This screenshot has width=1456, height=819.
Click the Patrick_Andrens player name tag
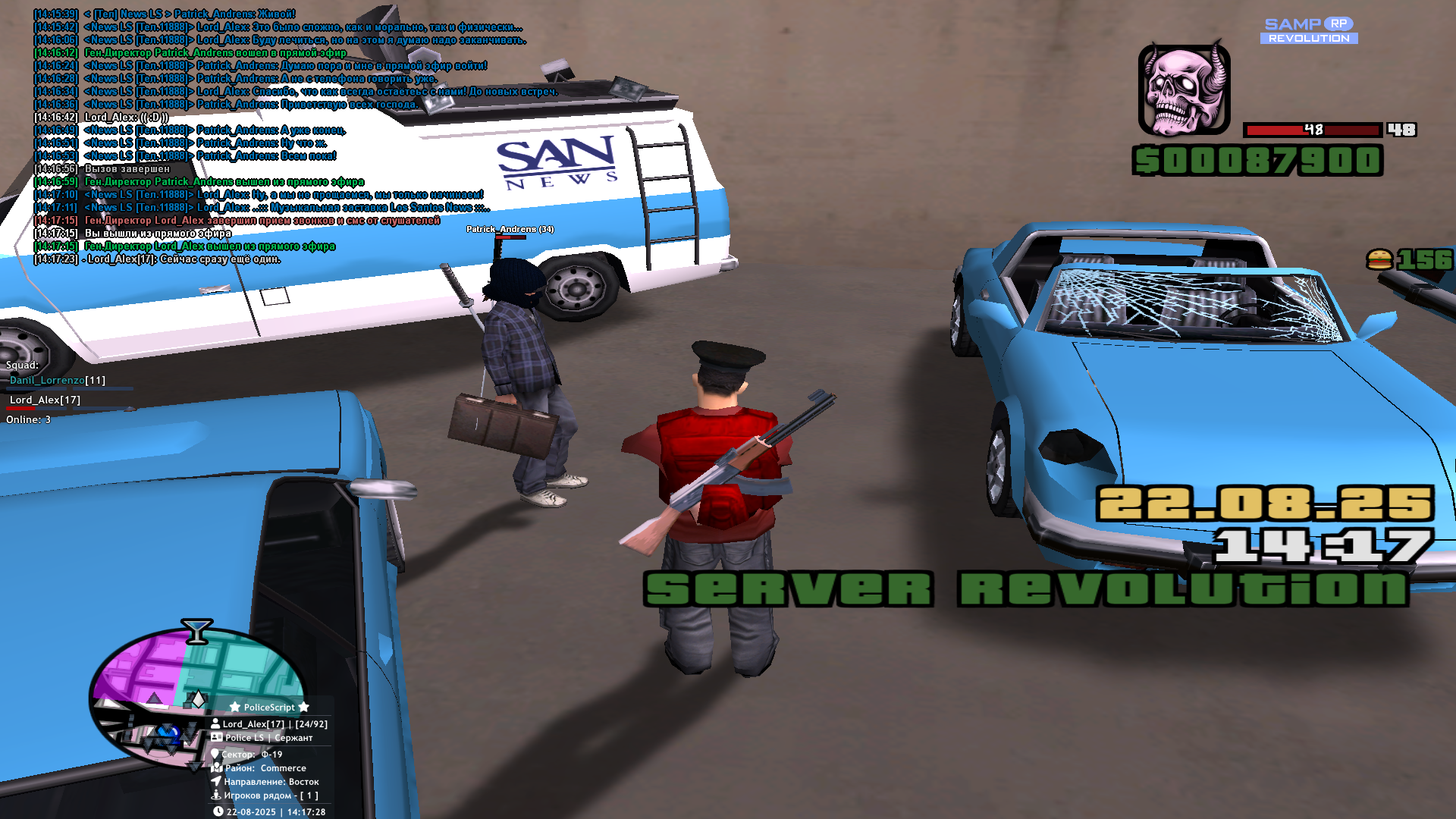click(x=510, y=229)
